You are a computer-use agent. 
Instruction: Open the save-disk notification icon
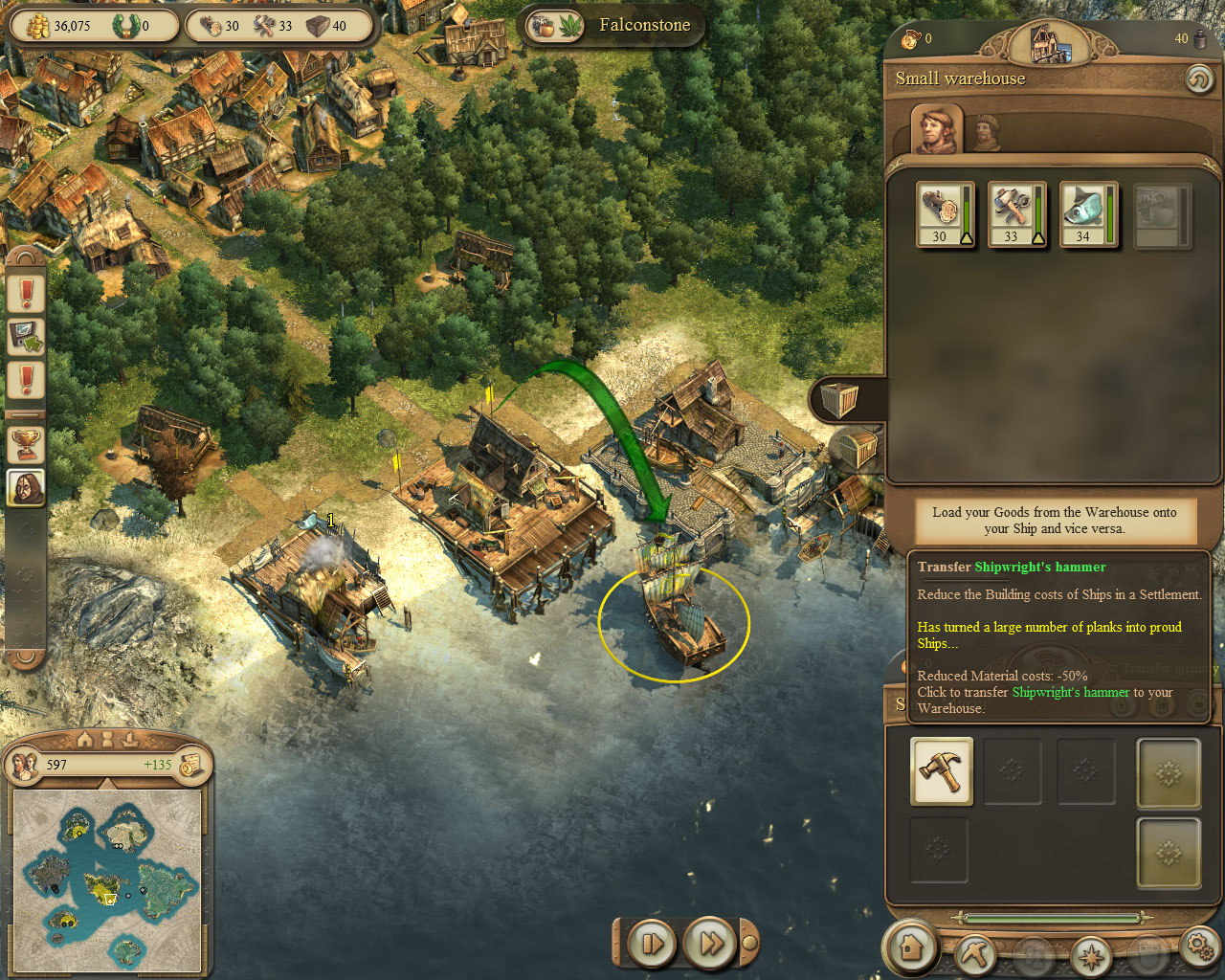tap(26, 336)
